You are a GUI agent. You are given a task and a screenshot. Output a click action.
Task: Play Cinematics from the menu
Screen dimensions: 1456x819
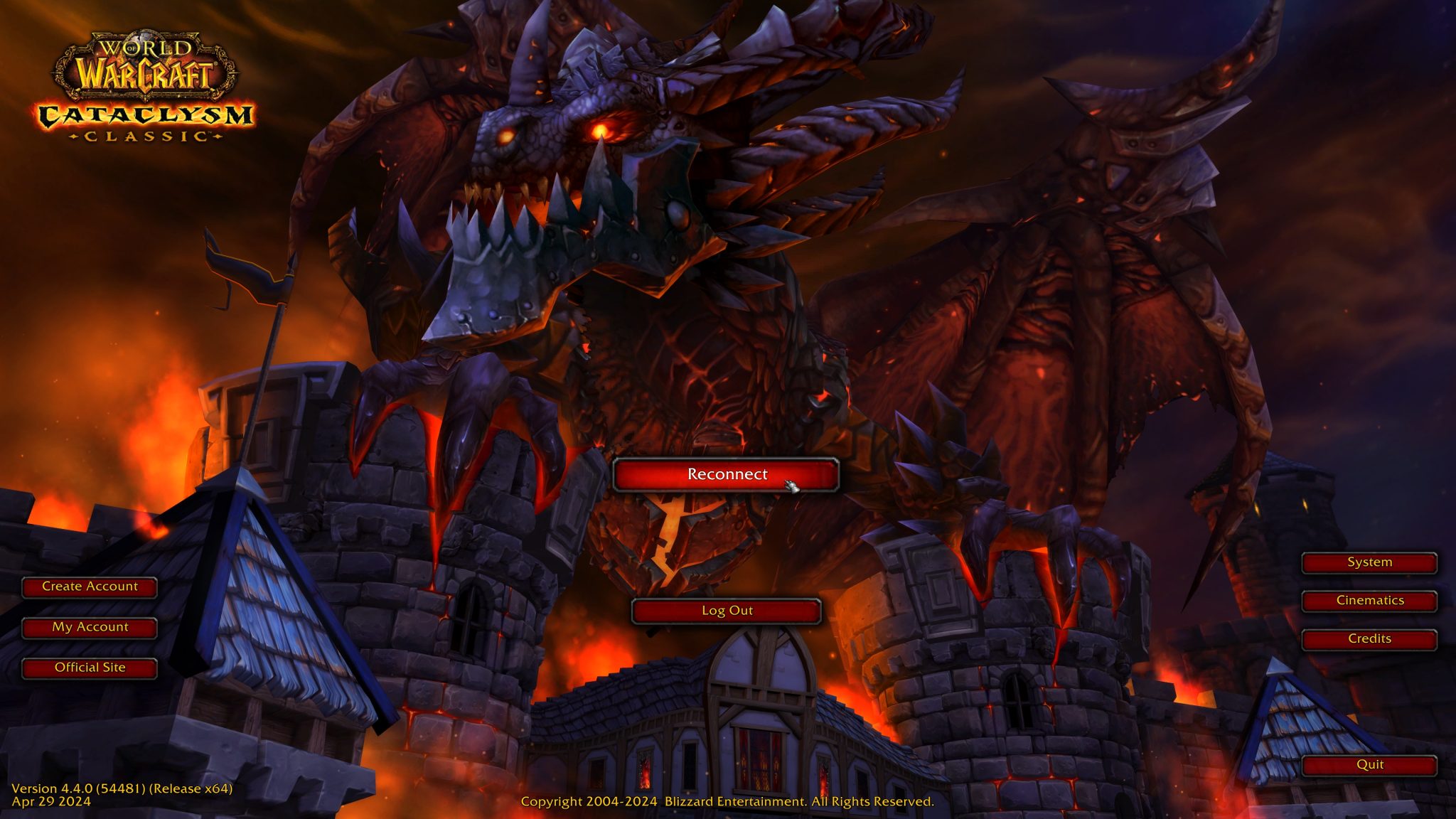(x=1369, y=600)
